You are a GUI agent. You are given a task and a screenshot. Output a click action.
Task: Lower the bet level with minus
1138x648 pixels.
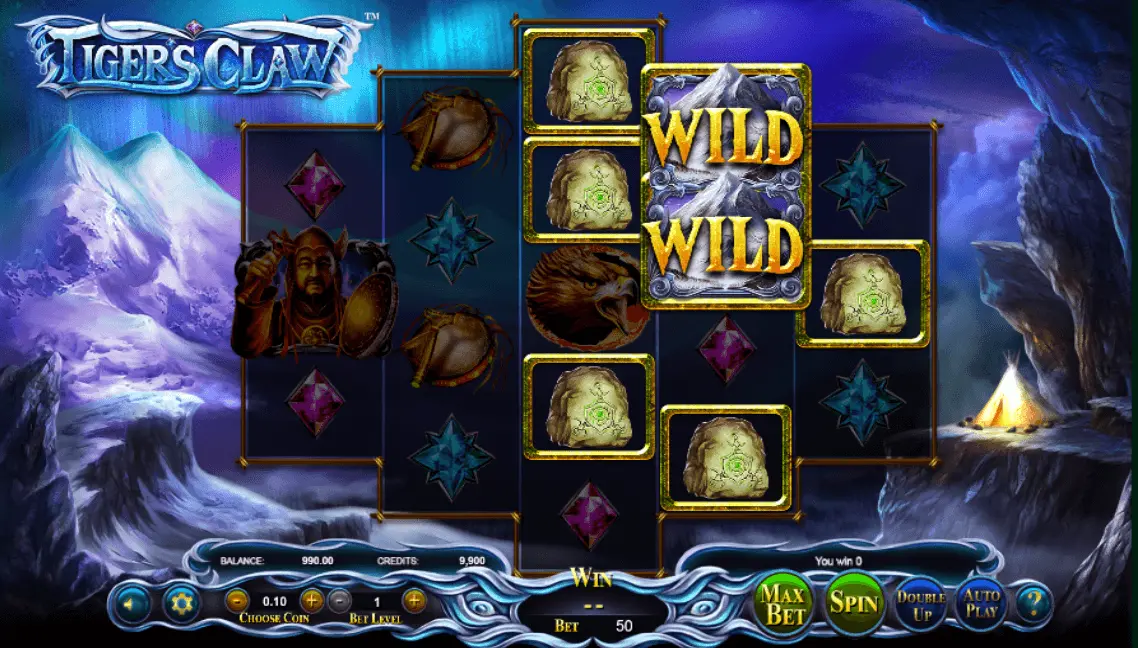(x=340, y=601)
